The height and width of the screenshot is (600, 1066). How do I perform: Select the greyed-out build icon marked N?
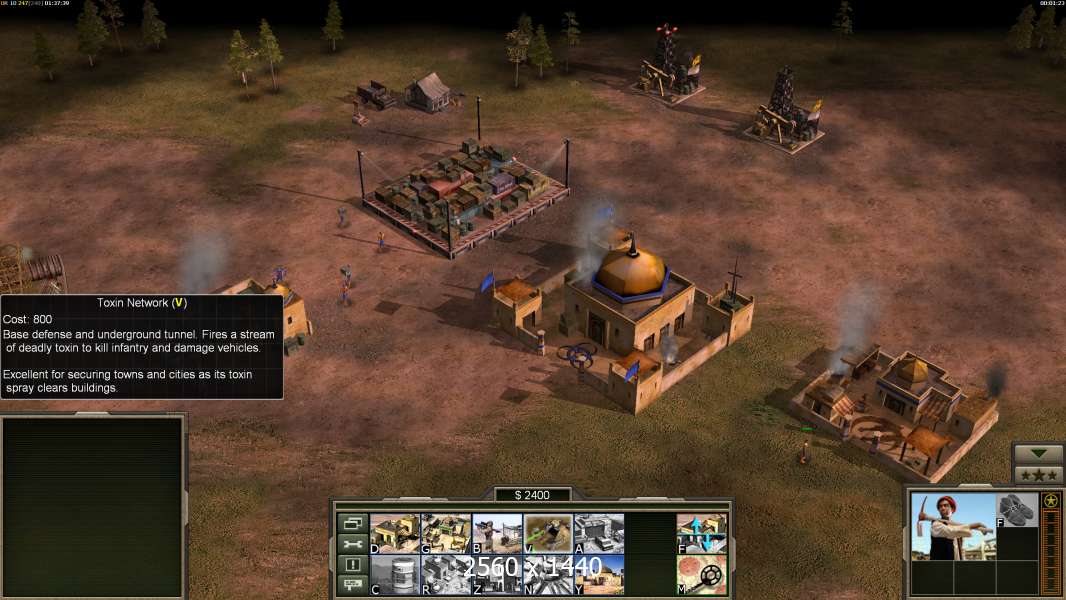549,575
